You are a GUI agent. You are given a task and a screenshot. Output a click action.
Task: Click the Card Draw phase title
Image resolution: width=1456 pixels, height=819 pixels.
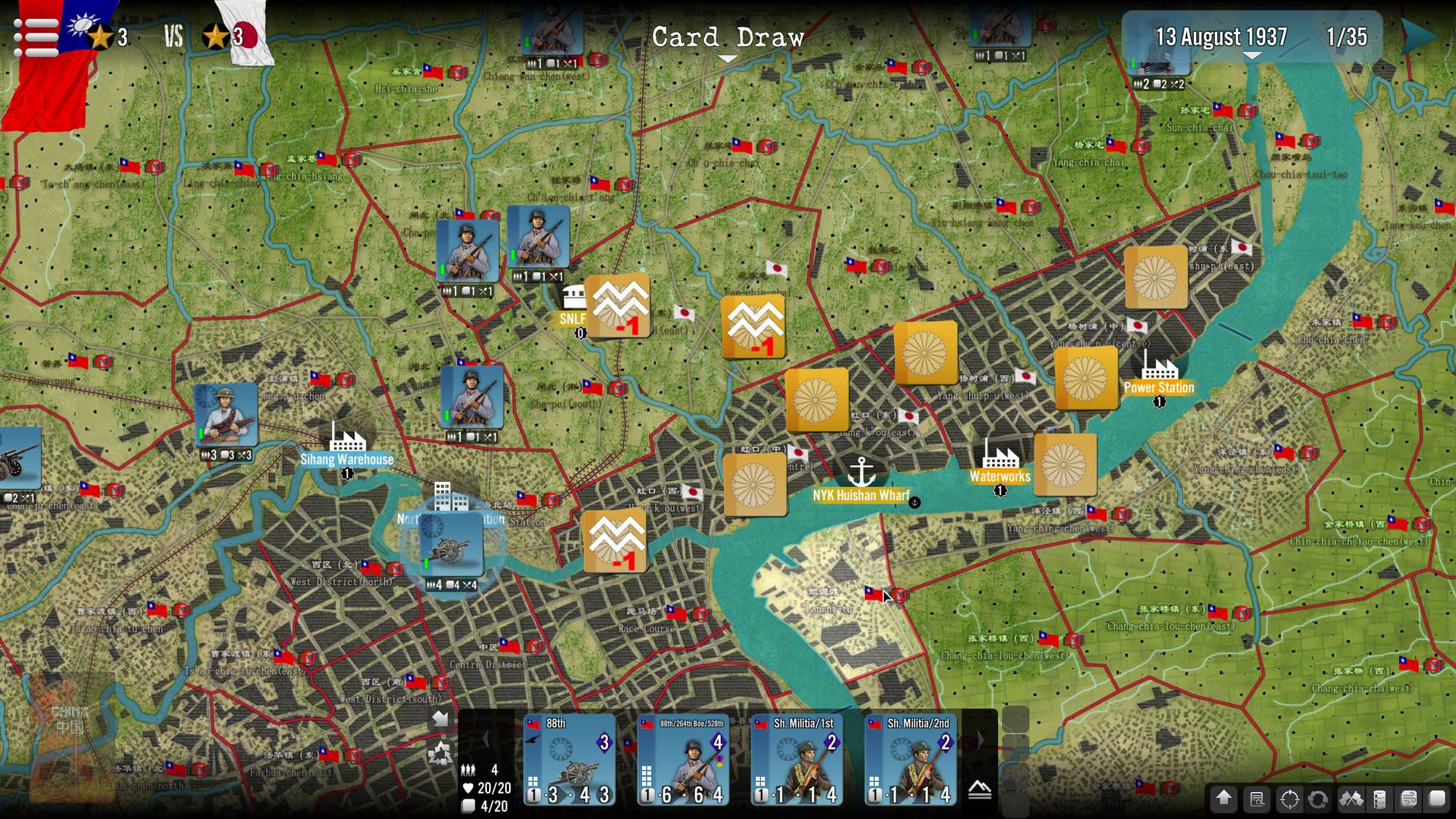[x=727, y=38]
